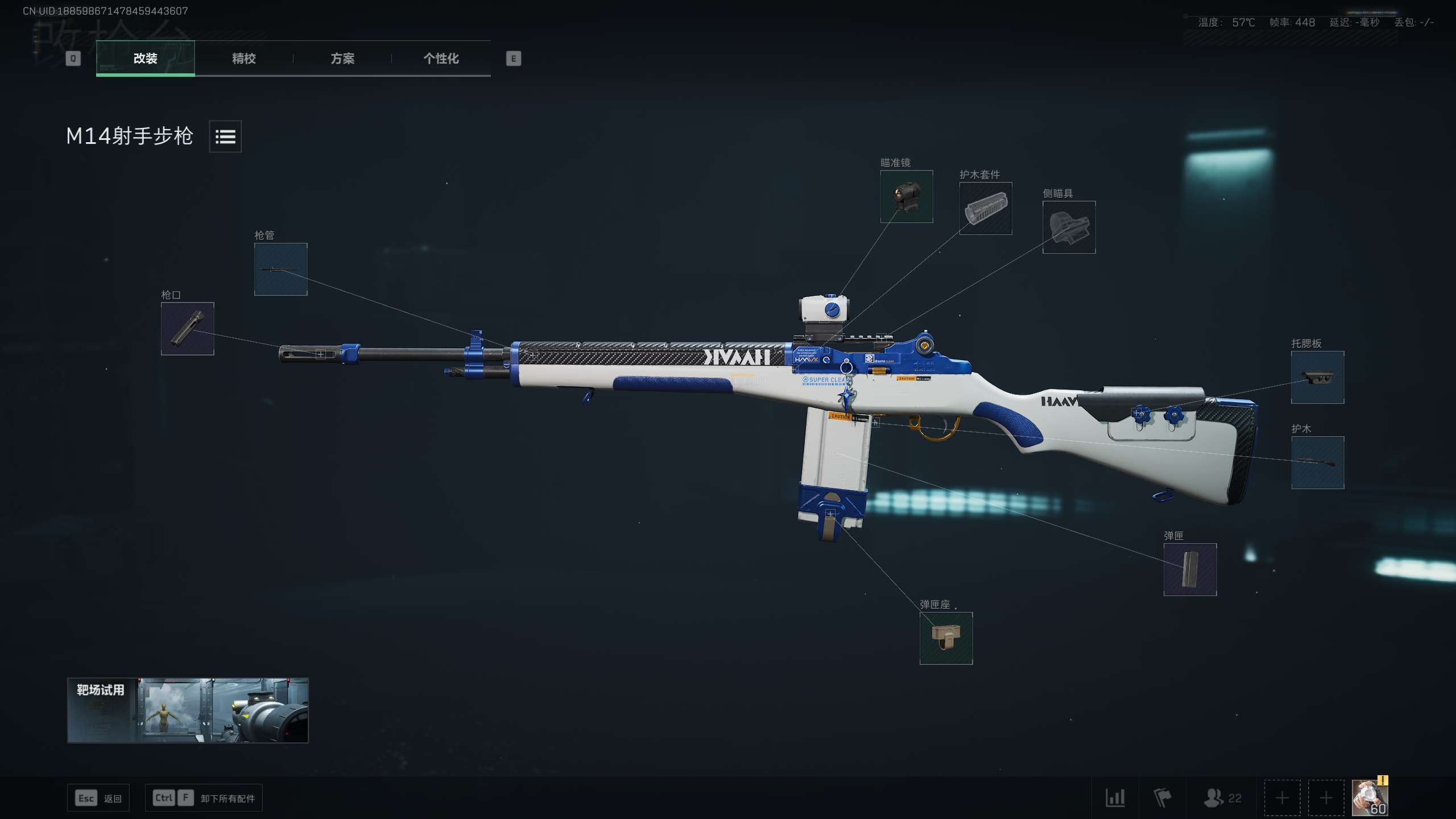This screenshot has height=819, width=1456.
Task: Remove all attachments with 卸下所有配件
Action: click(x=204, y=798)
